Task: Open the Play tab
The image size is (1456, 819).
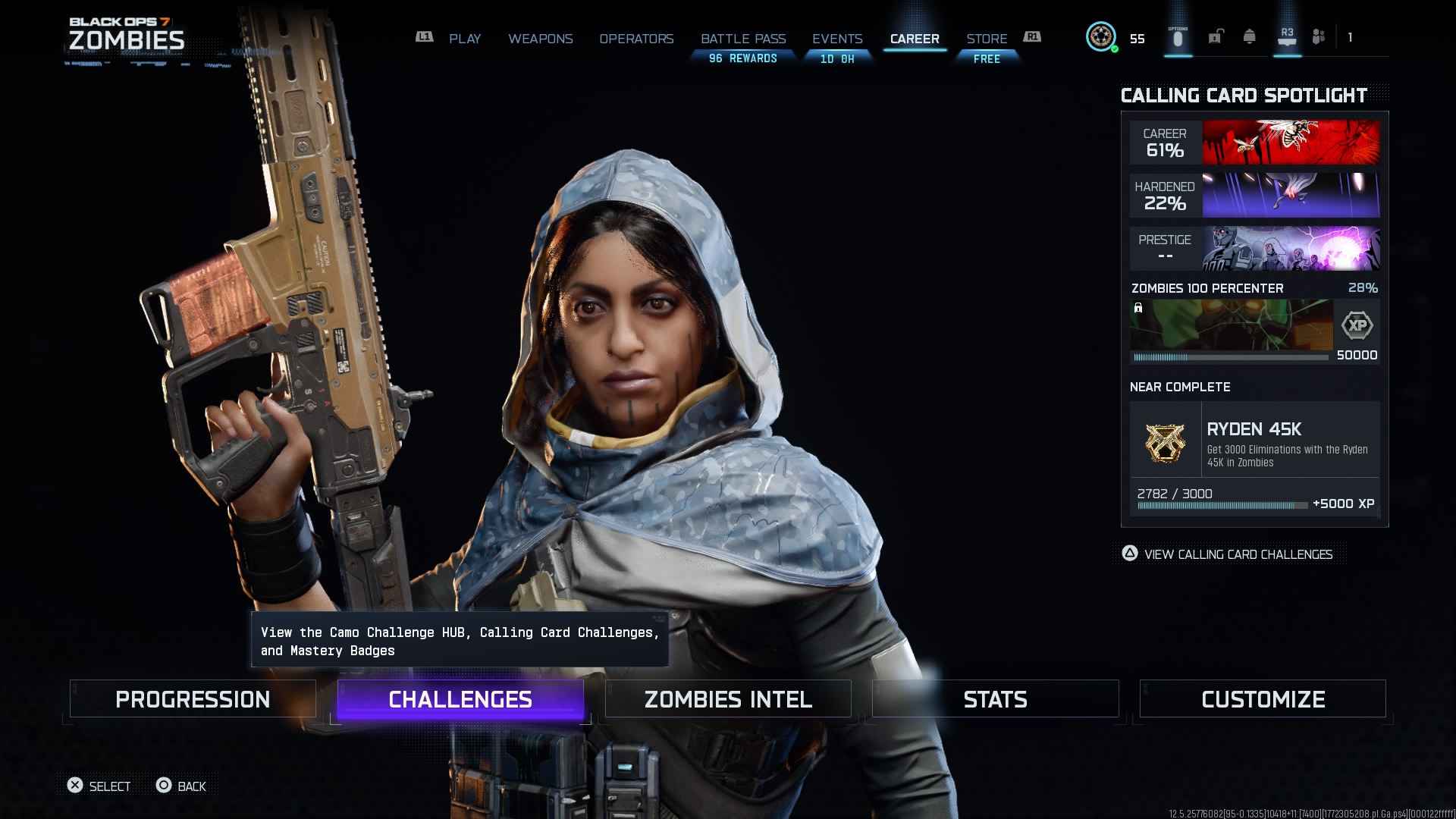Action: (464, 39)
